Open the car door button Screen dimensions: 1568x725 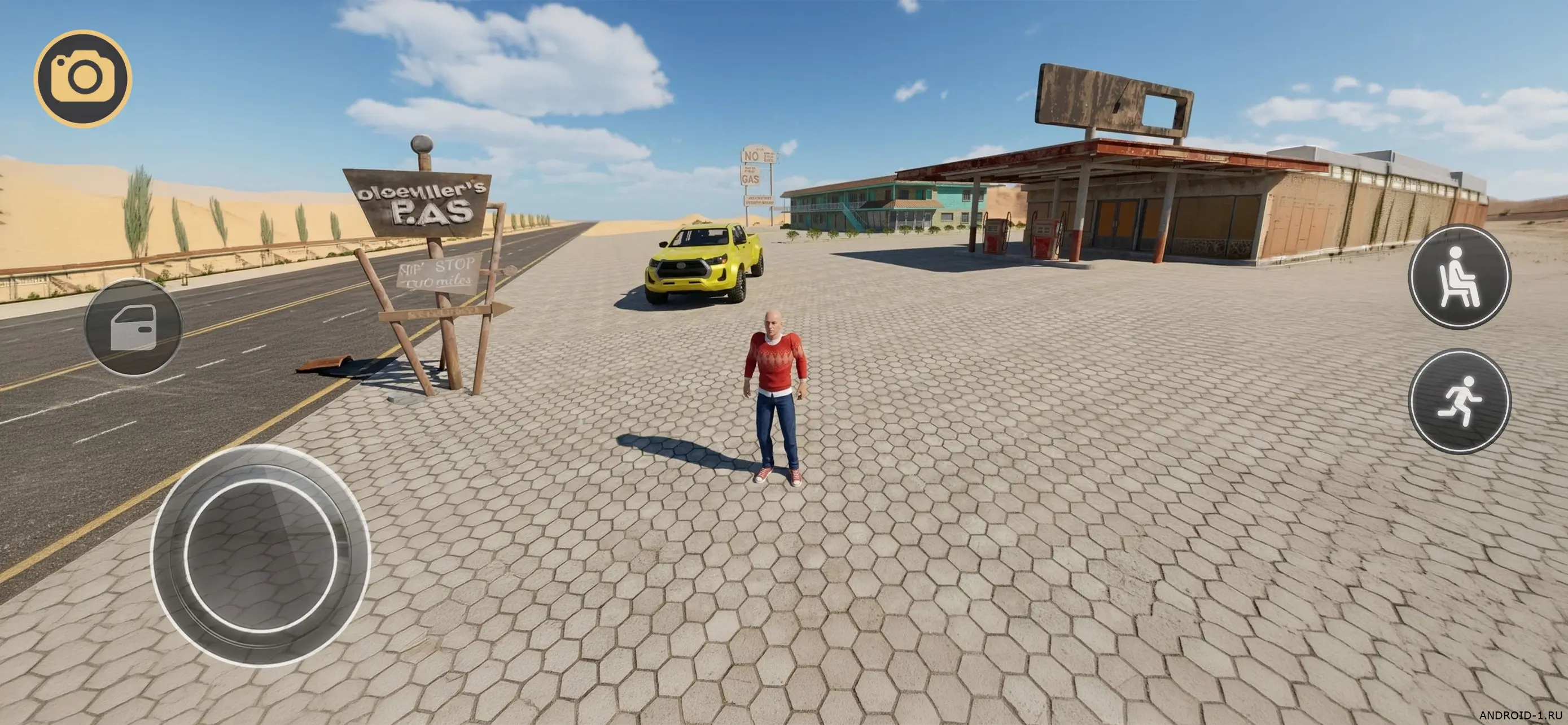(x=133, y=327)
